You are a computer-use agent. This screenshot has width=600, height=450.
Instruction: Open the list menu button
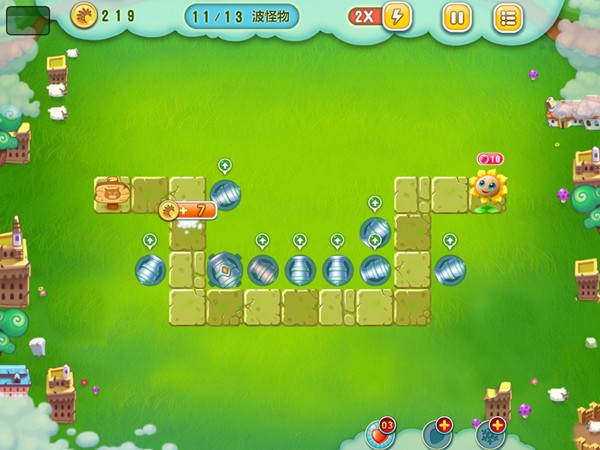click(x=508, y=17)
